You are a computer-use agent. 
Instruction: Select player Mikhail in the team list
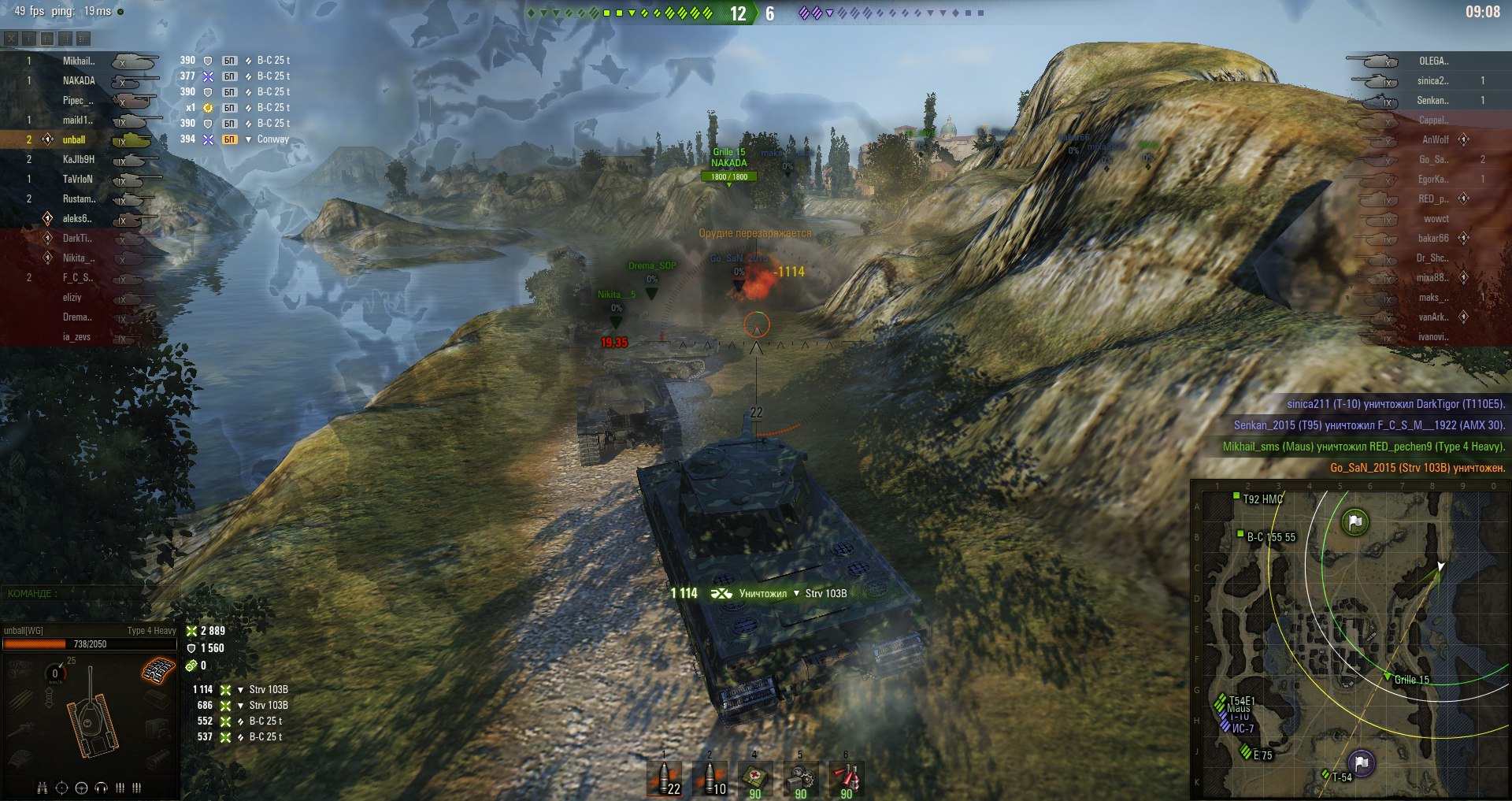[x=79, y=61]
